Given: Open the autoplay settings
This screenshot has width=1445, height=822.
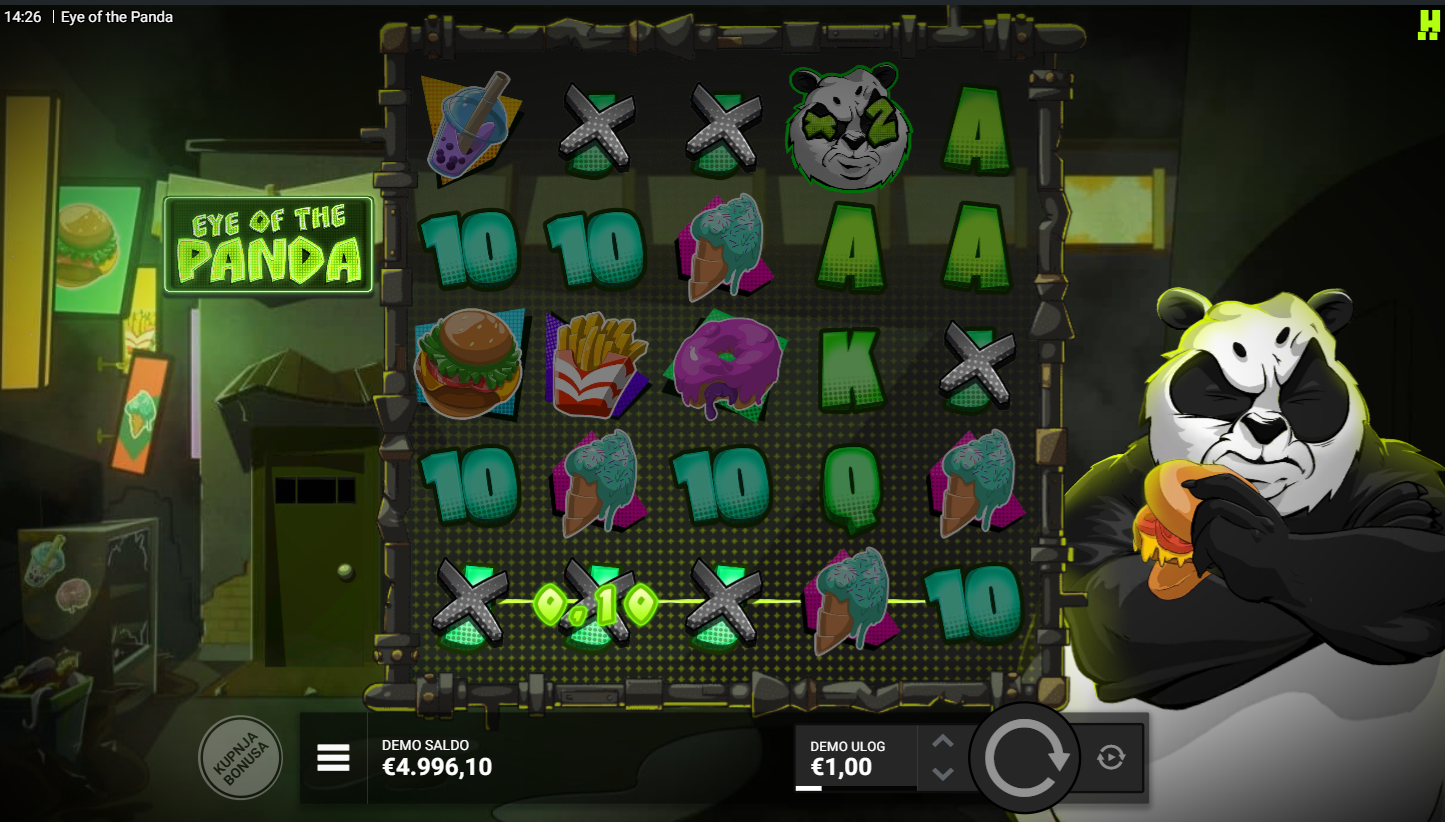Looking at the screenshot, I should (x=1110, y=758).
